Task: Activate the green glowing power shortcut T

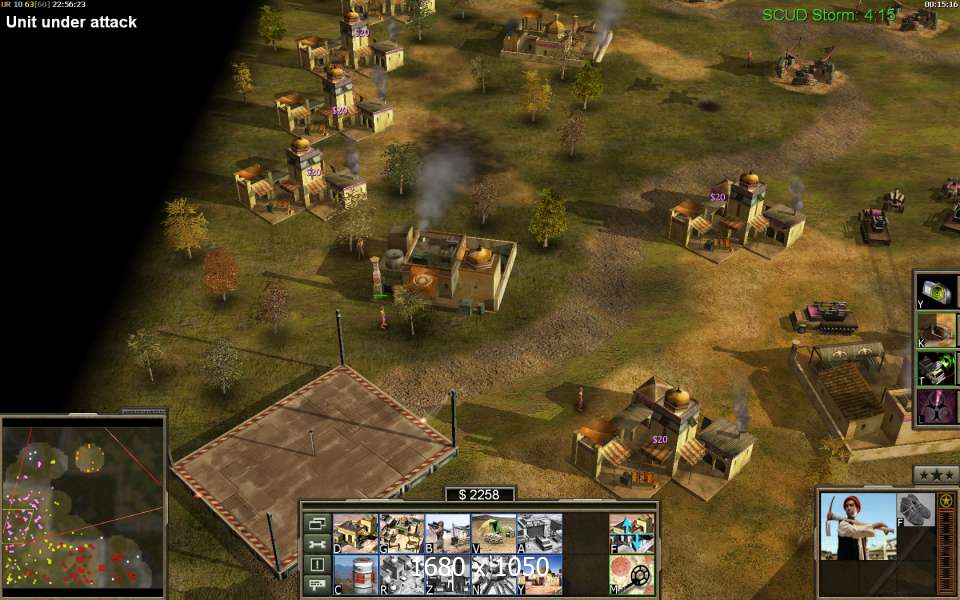Action: 936,367
